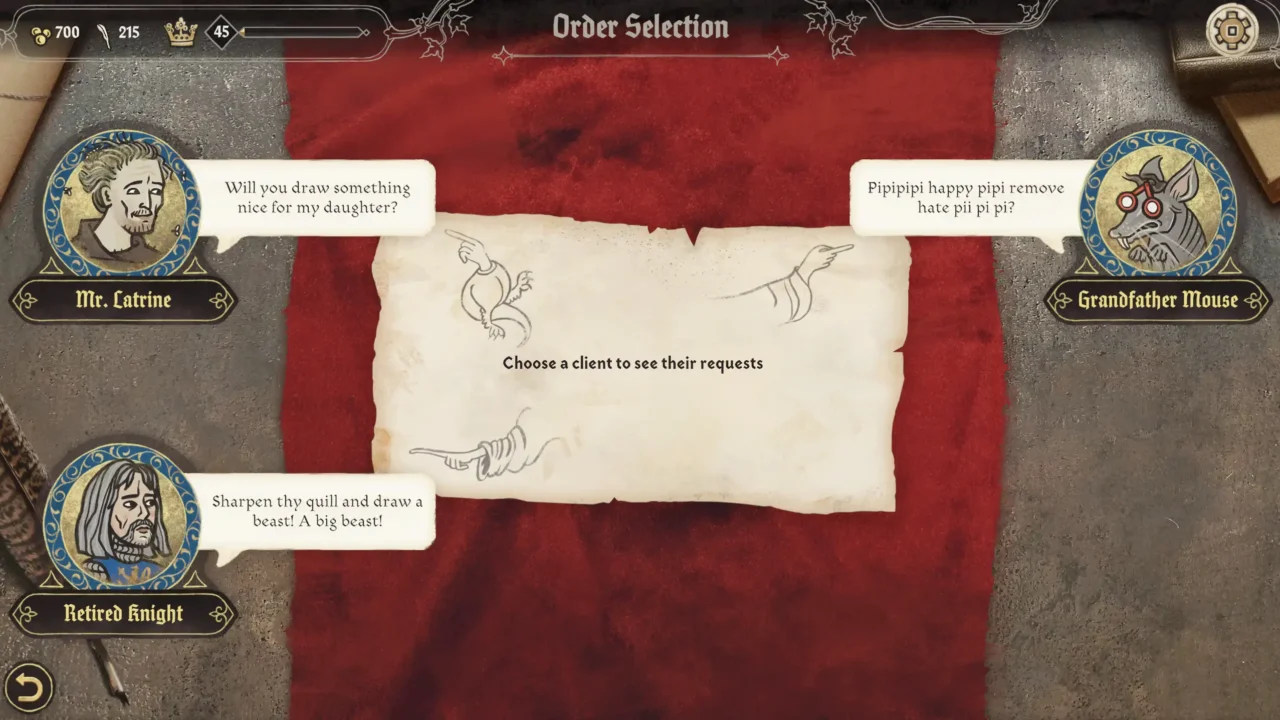Click the diamond badge displaying 45
Image resolution: width=1280 pixels, height=720 pixels.
pos(219,31)
